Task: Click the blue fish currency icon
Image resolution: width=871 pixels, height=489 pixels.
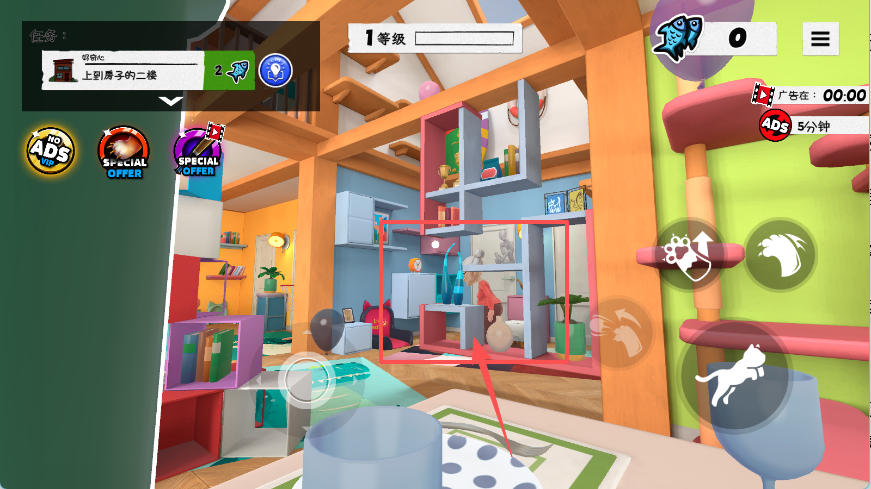Action: point(679,38)
